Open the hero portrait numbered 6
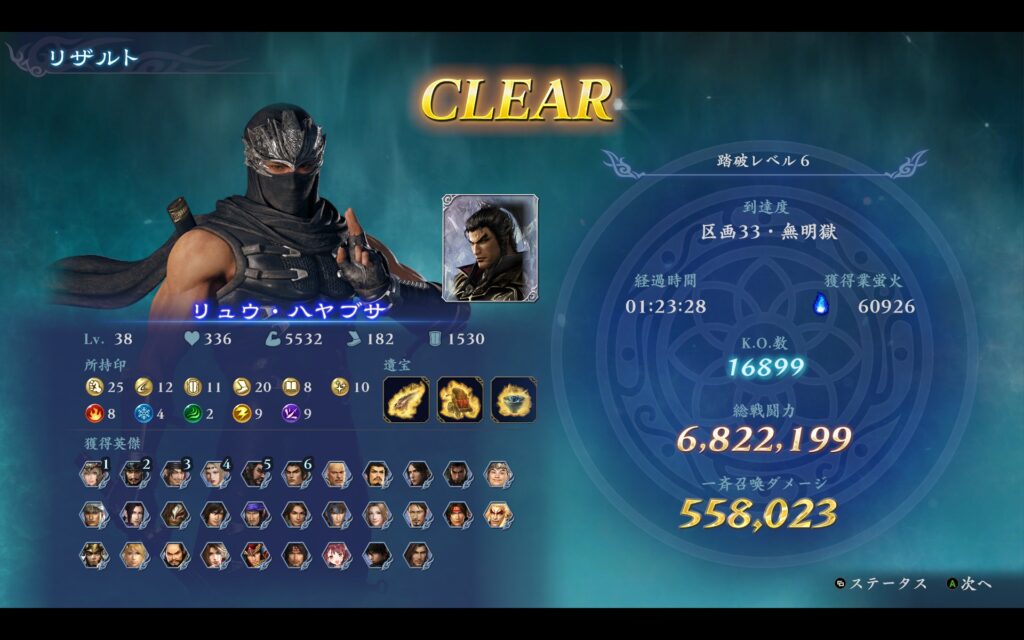This screenshot has width=1024, height=640. tap(295, 474)
